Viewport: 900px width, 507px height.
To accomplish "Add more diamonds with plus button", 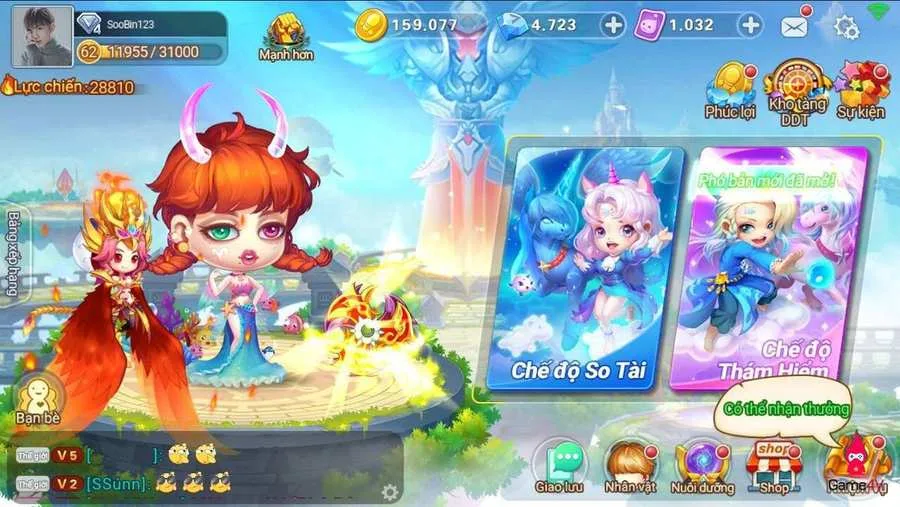I will (x=613, y=24).
